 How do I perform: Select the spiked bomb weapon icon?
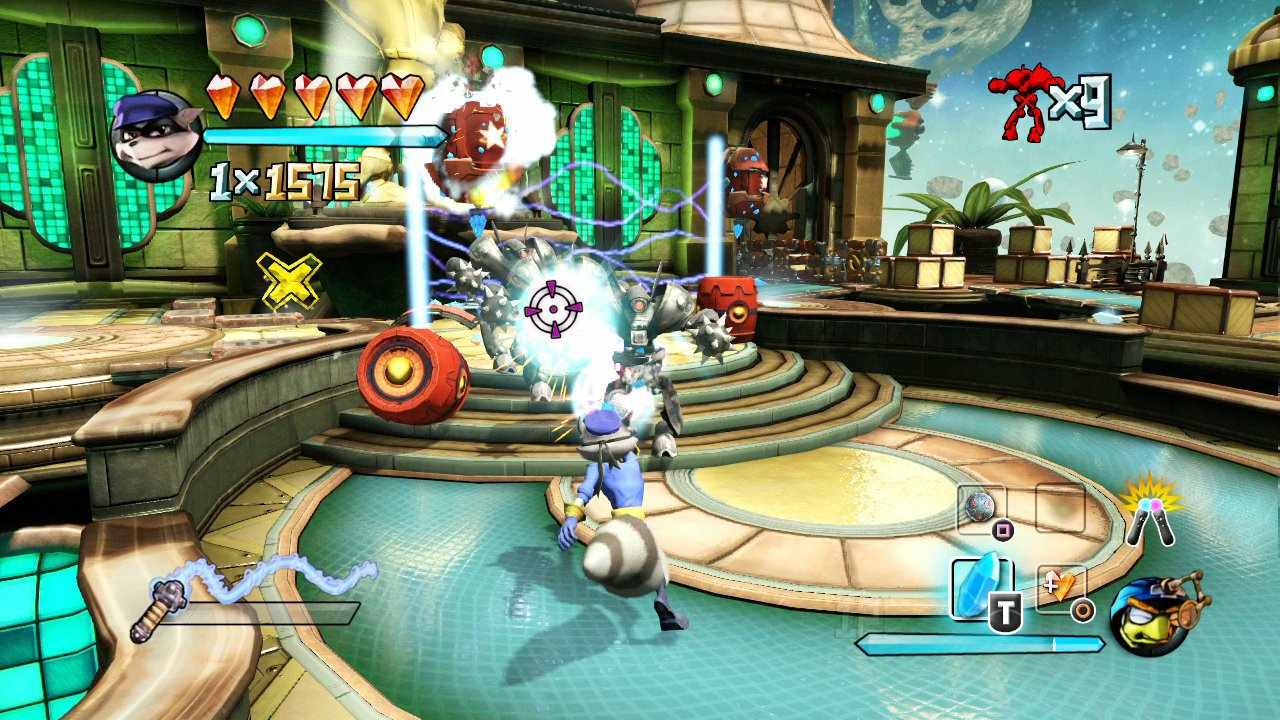980,506
